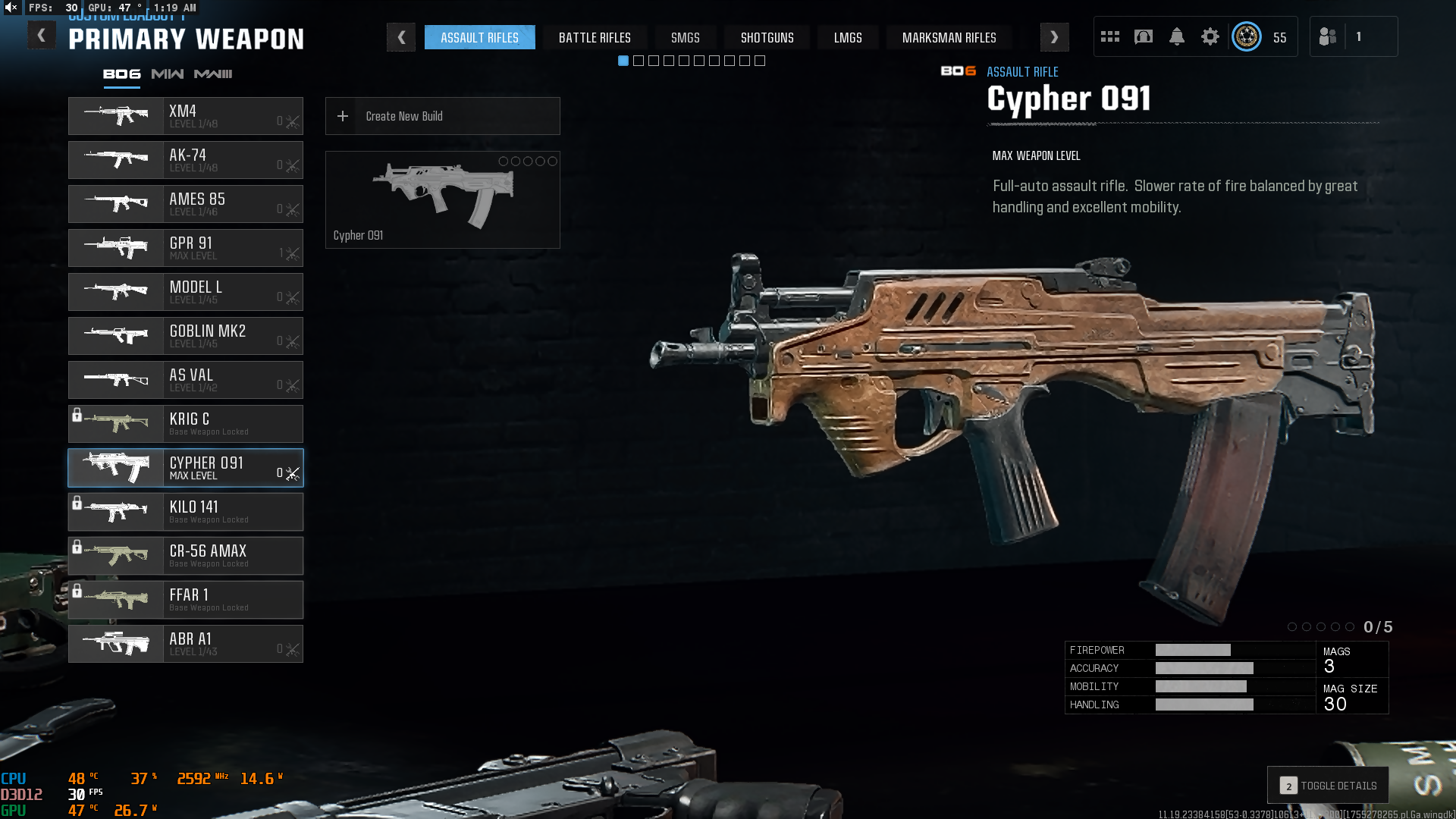This screenshot has height=819, width=1456.
Task: Open the SMGs weapon category
Action: 685,37
